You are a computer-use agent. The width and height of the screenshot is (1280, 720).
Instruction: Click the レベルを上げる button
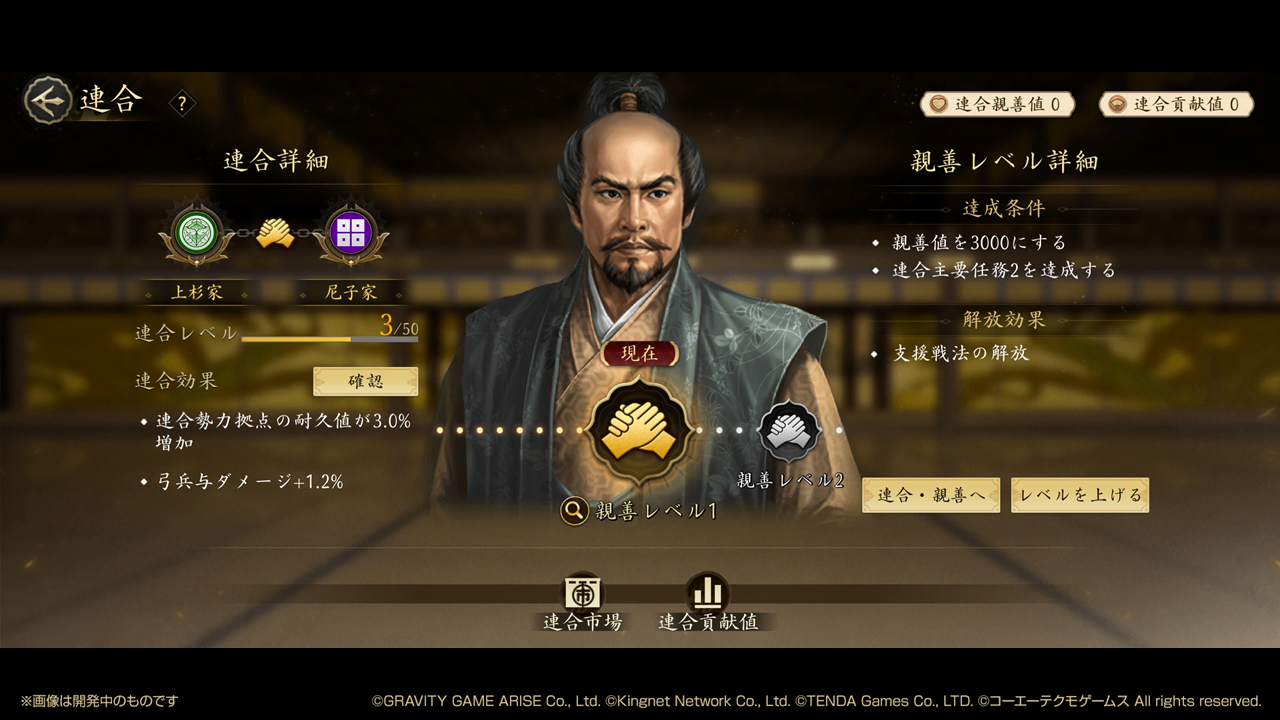pos(1080,495)
